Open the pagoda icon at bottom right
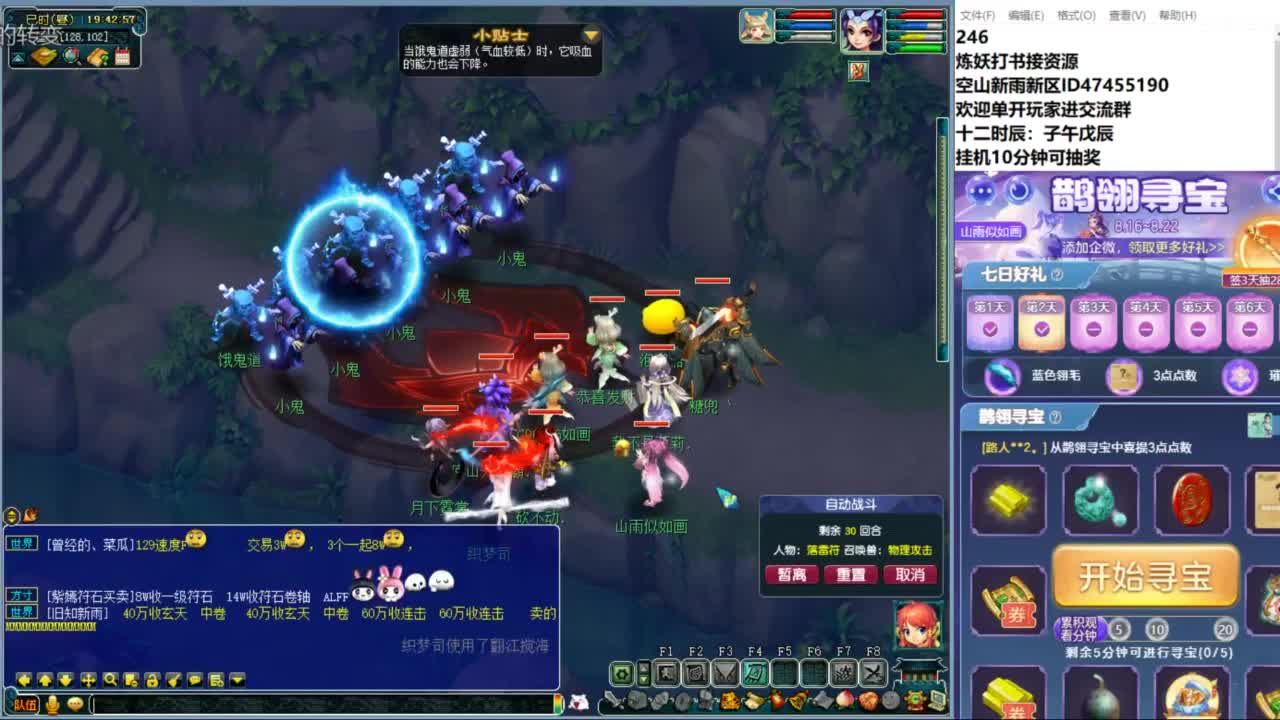The width and height of the screenshot is (1280, 720). click(919, 670)
